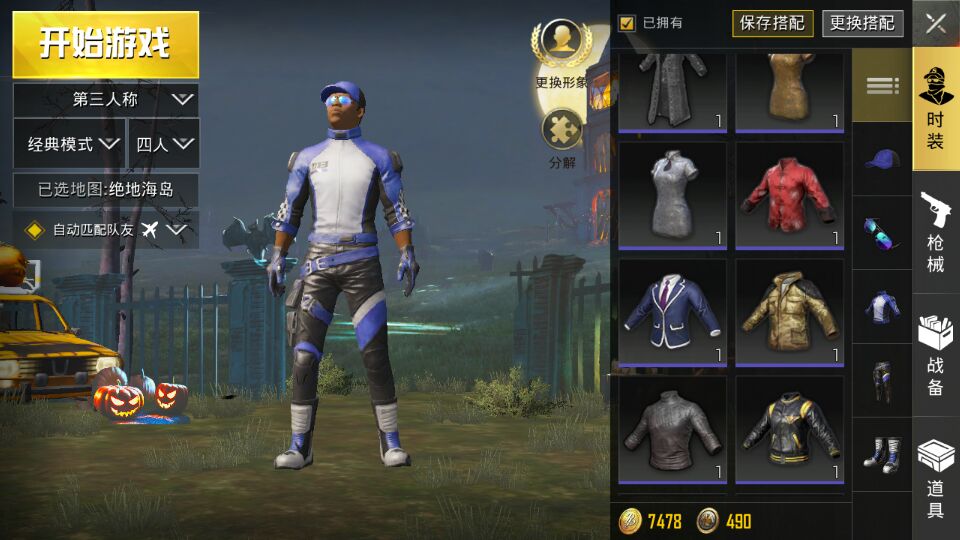Select the map 绝地海岛 button
The image size is (960, 540).
[x=105, y=188]
